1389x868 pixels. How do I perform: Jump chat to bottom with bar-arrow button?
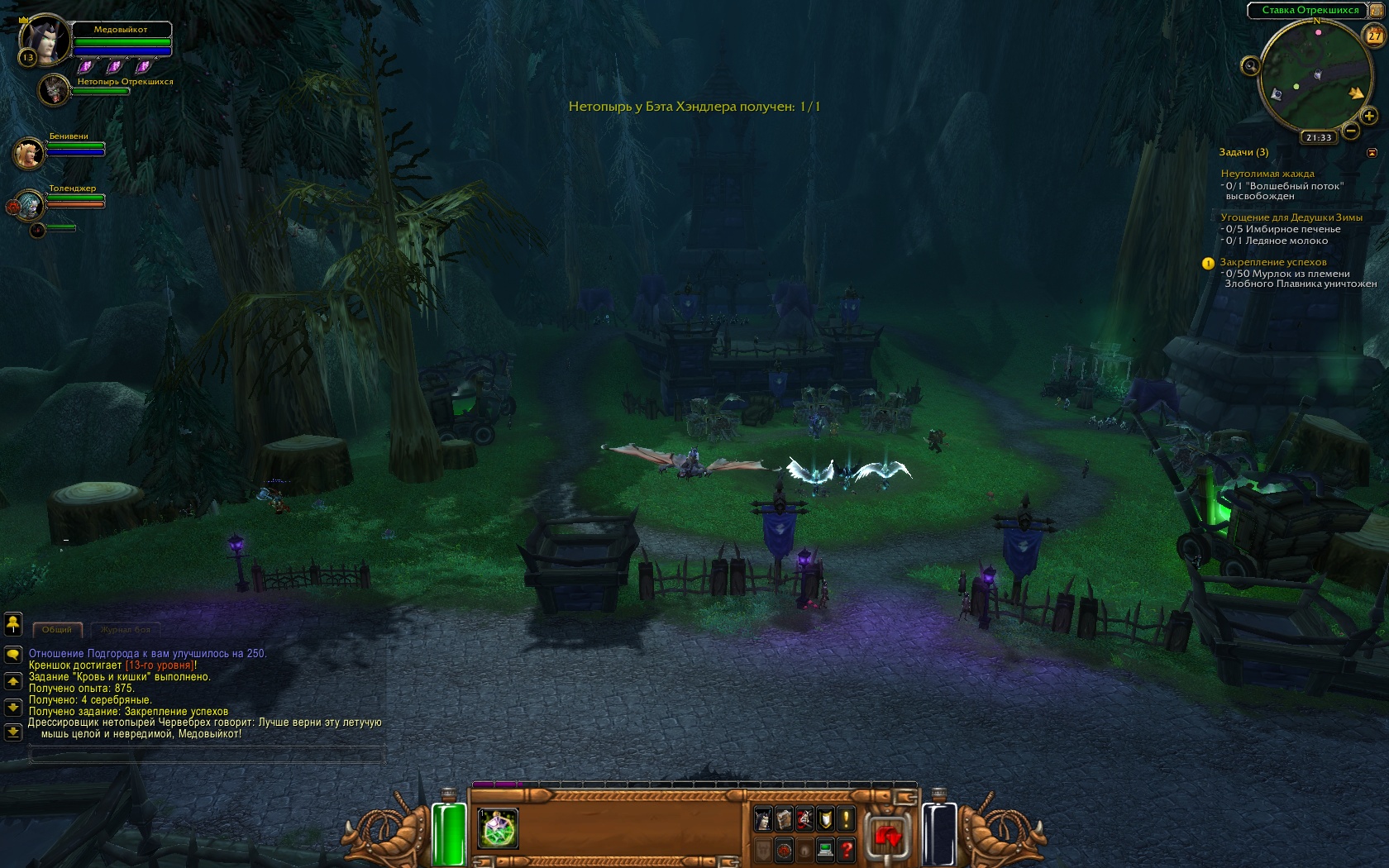click(13, 732)
